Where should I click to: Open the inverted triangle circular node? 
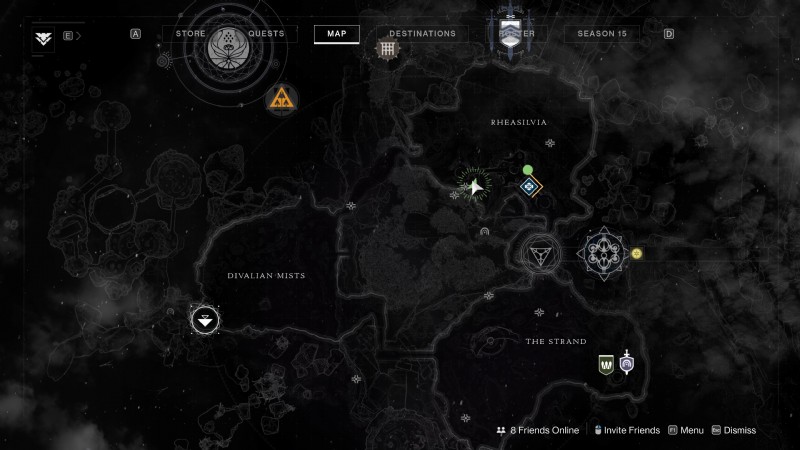pyautogui.click(x=543, y=253)
